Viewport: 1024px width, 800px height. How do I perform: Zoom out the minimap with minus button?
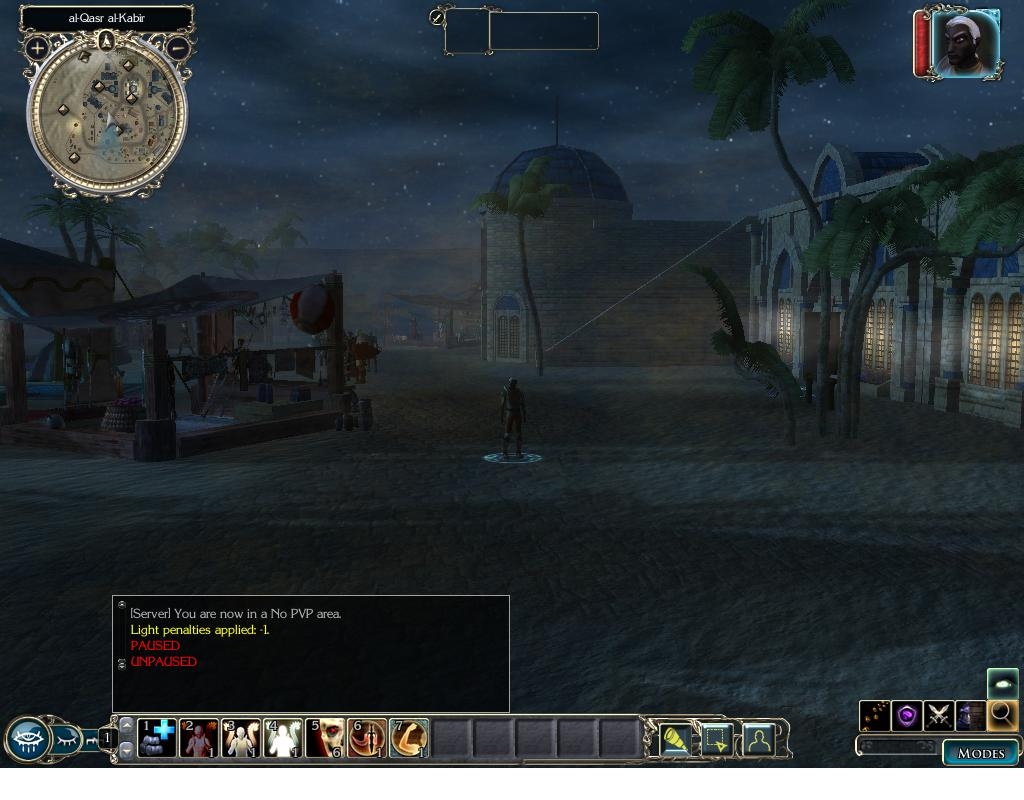point(178,47)
